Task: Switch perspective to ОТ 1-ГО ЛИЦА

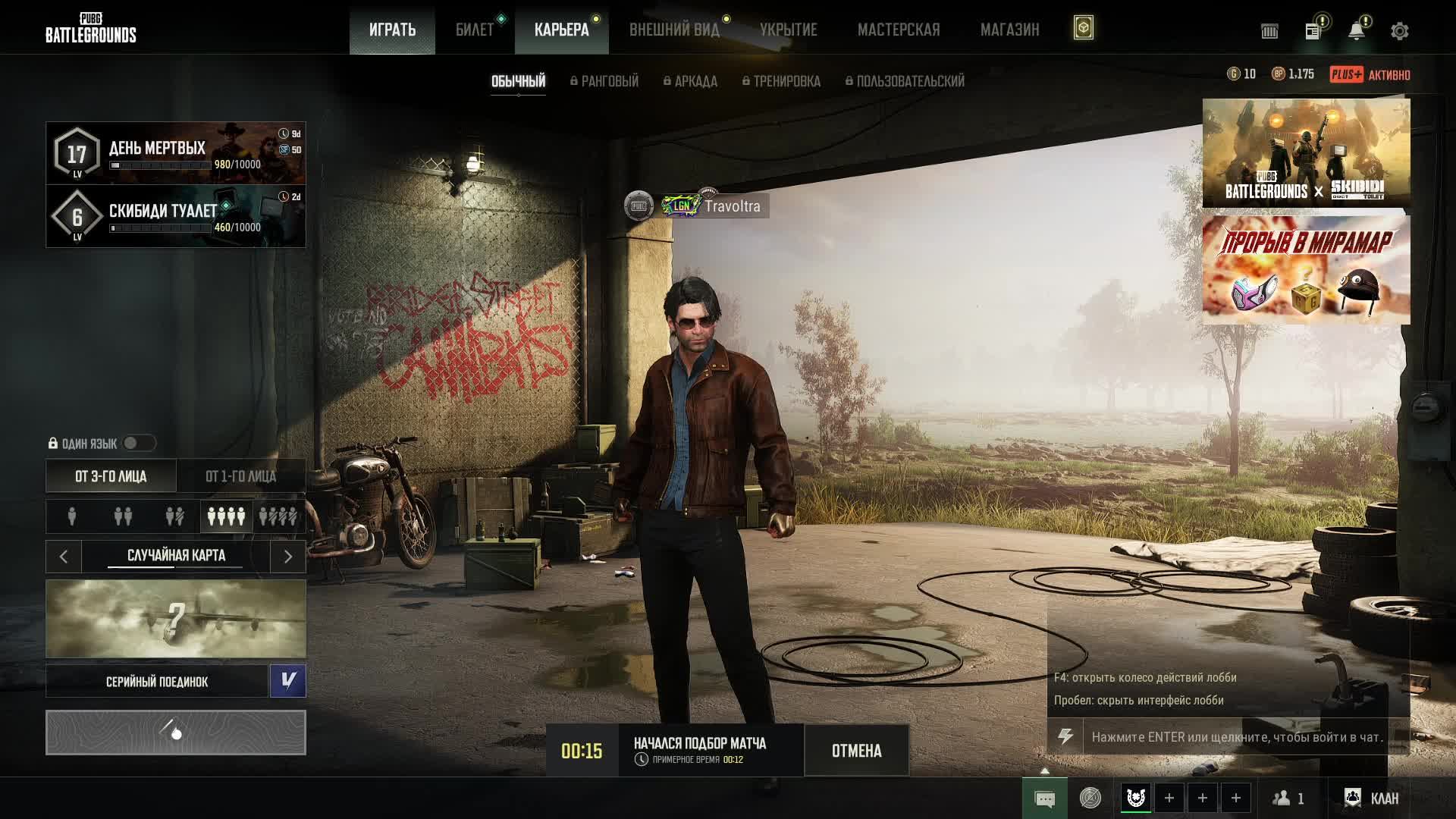Action: 240,476
